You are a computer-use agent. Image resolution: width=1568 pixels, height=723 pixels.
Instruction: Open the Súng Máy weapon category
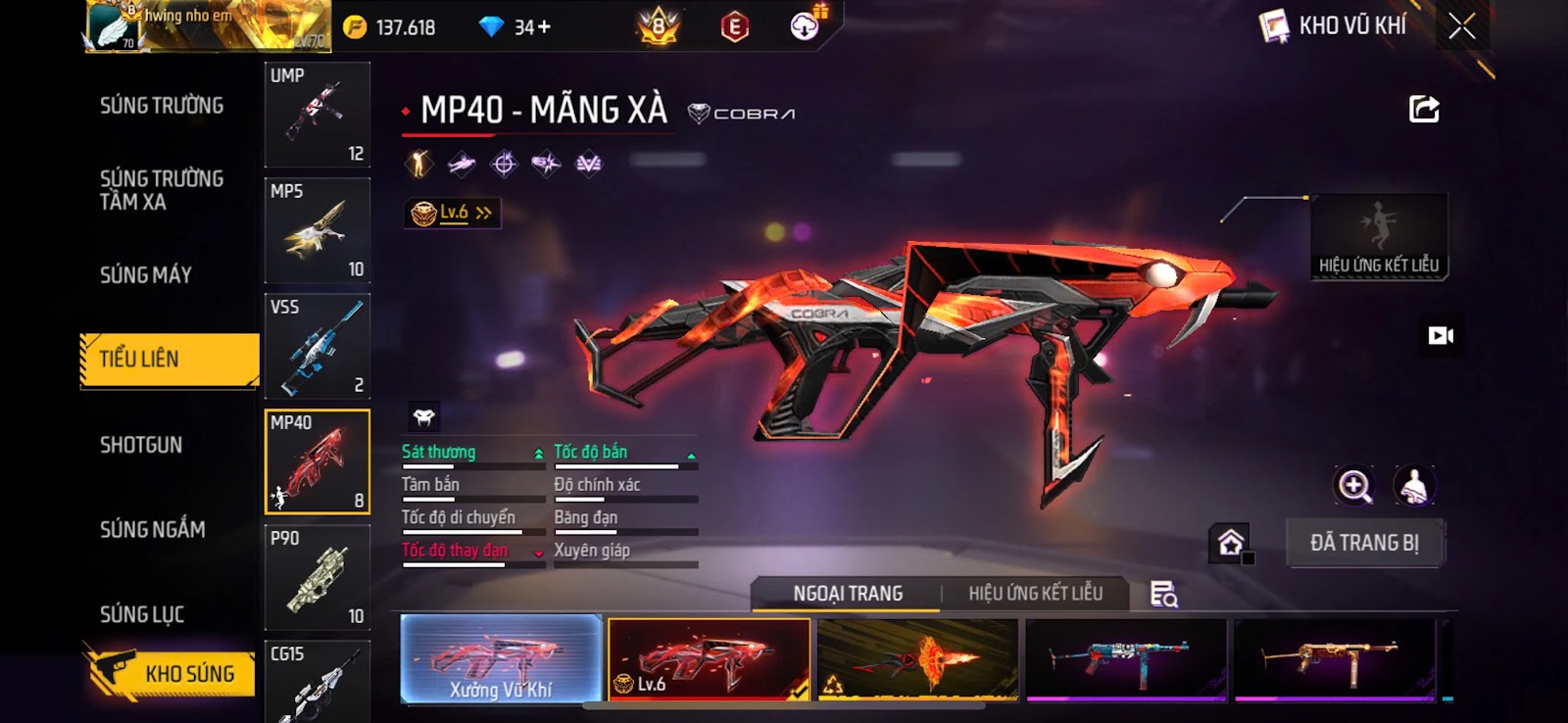(146, 275)
